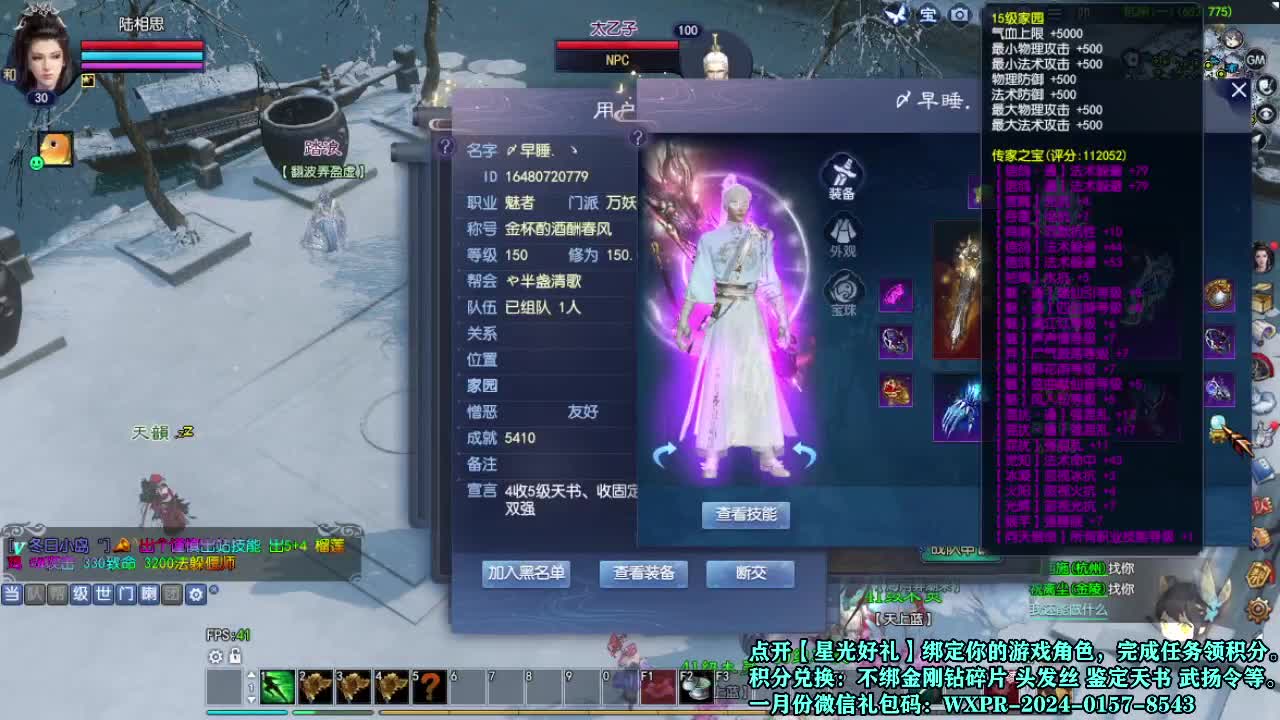The height and width of the screenshot is (720, 1280).
Task: Rotate the character using the right cyan arrow
Action: coord(805,455)
